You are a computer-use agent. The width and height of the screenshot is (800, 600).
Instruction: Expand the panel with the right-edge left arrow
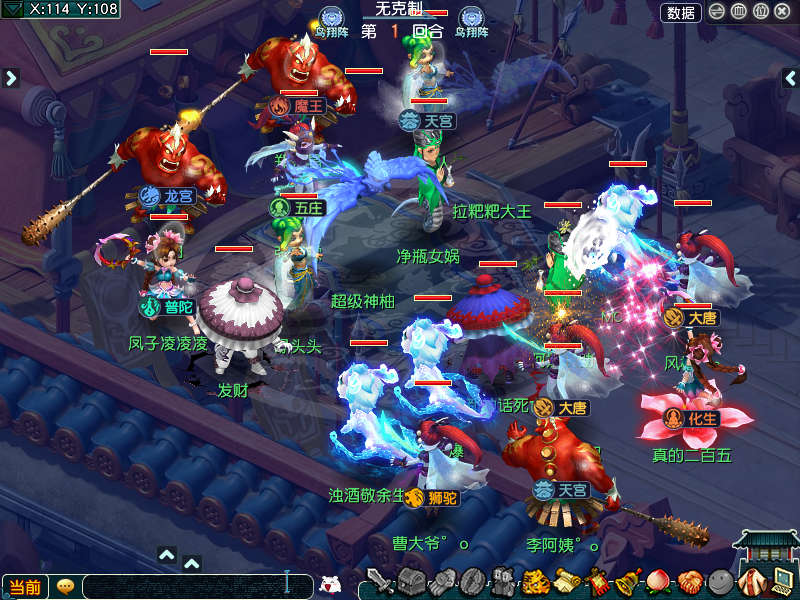pos(790,78)
